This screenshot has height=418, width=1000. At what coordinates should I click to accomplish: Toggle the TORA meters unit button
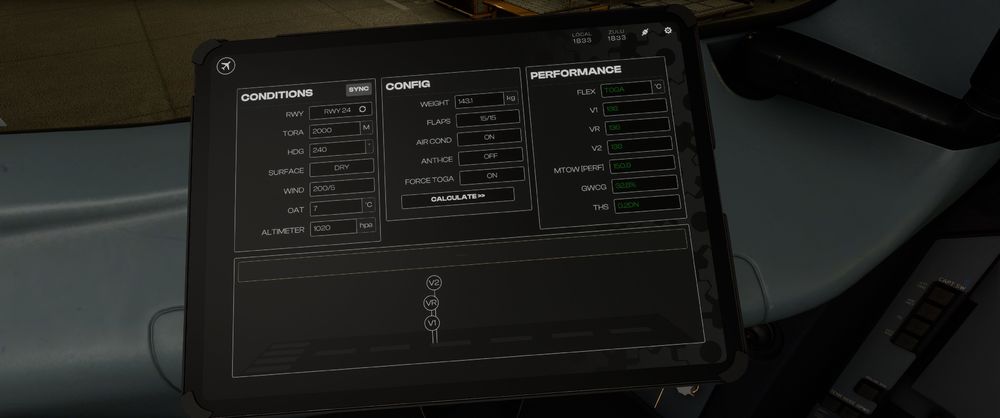(x=366, y=129)
